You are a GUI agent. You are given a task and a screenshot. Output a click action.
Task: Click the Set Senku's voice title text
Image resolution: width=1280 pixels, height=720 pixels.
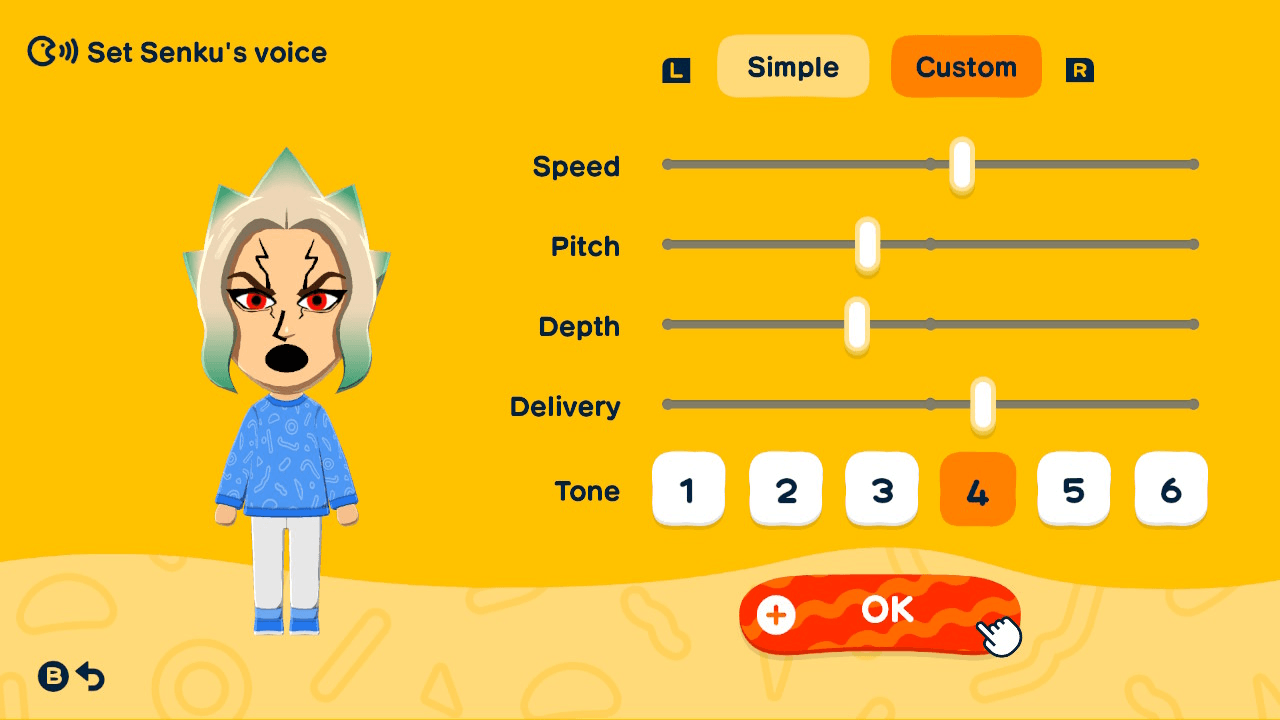click(205, 52)
